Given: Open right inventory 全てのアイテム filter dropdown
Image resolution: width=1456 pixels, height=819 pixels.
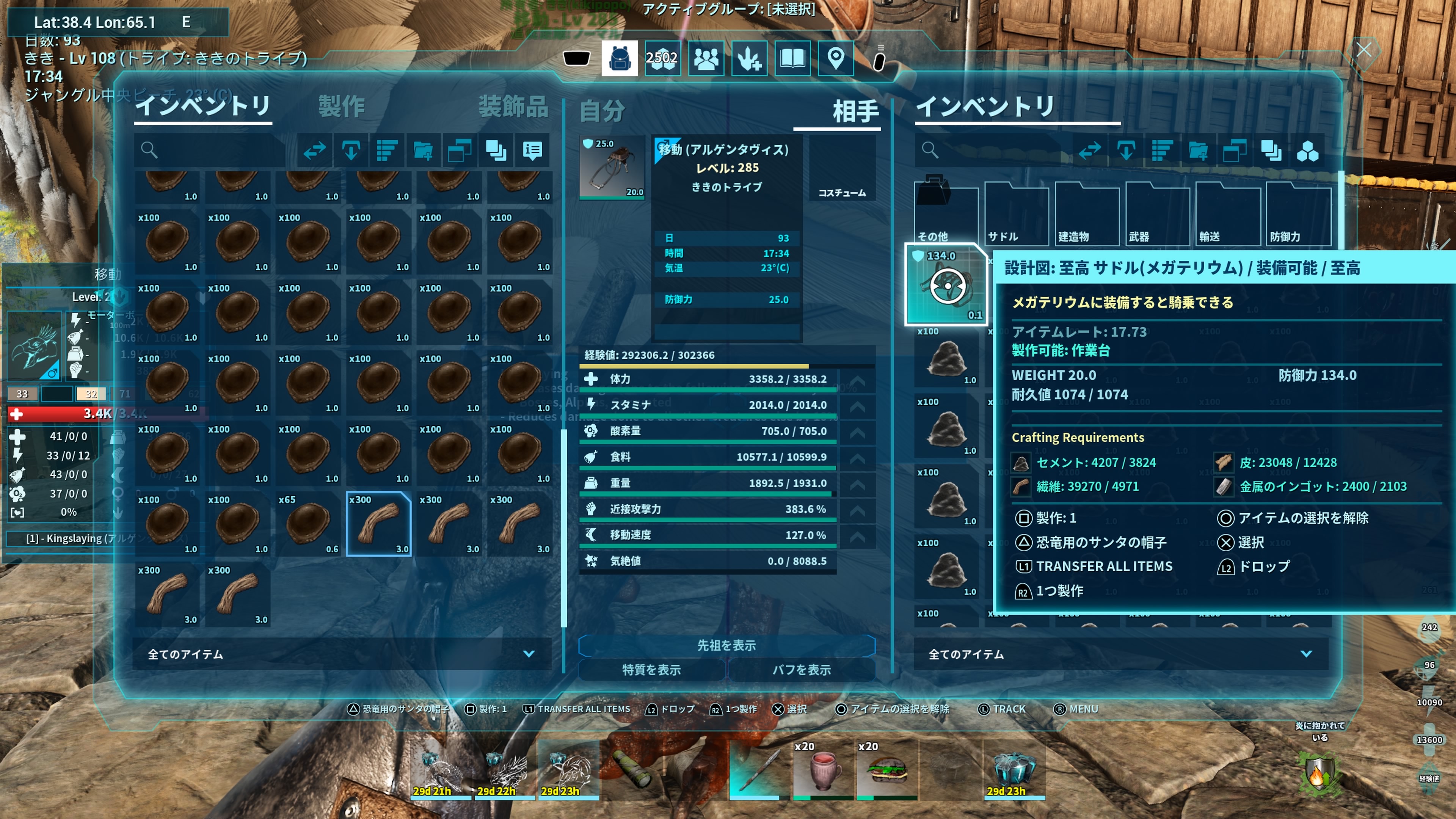Looking at the screenshot, I should coord(1120,654).
